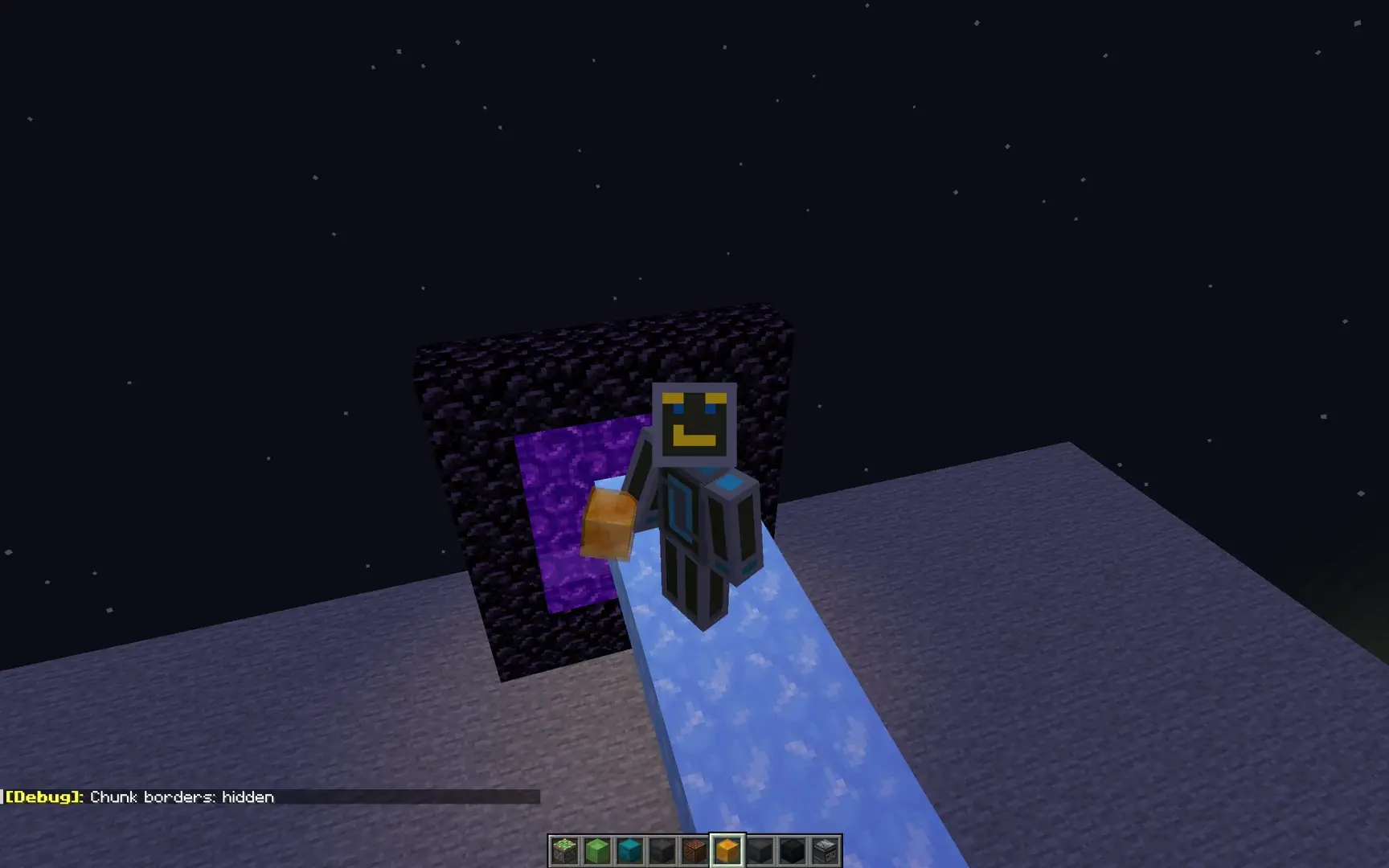Select the glowing mossy block in hotbar slot 1
The height and width of the screenshot is (868, 1389).
point(563,850)
